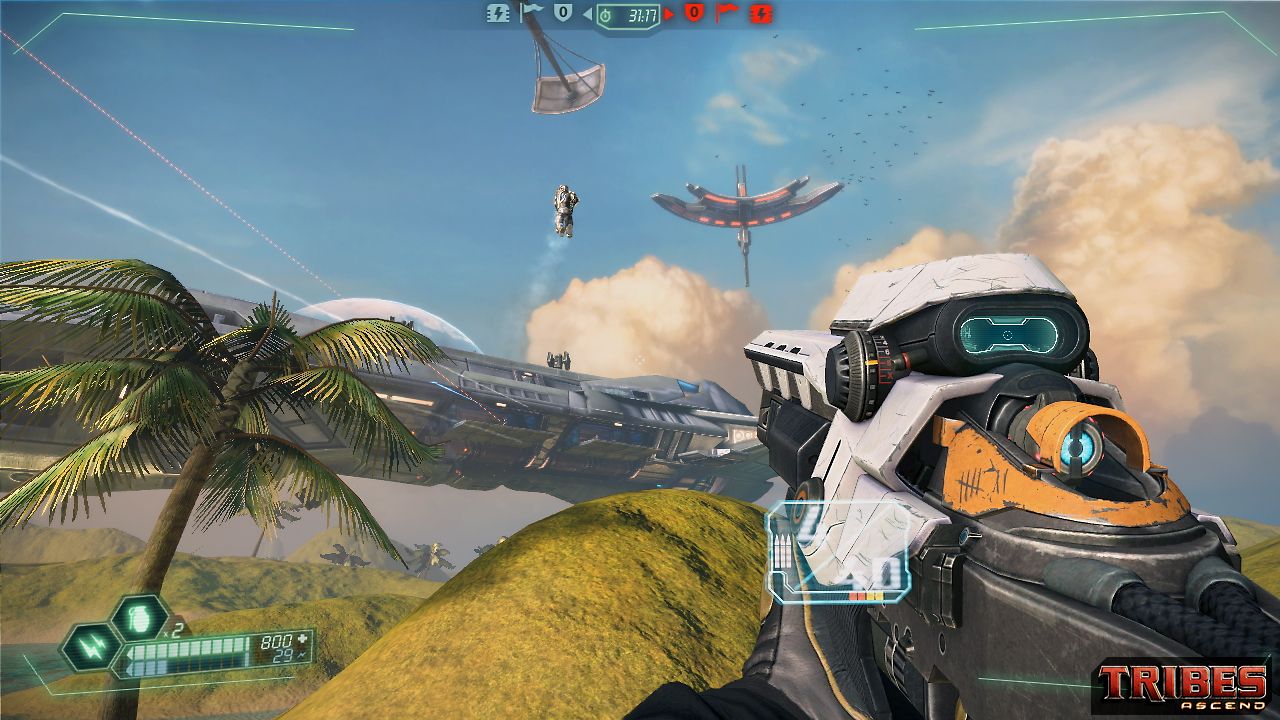The width and height of the screenshot is (1280, 720).
Task: Click the 31:17 match timer readout
Action: click(x=641, y=15)
